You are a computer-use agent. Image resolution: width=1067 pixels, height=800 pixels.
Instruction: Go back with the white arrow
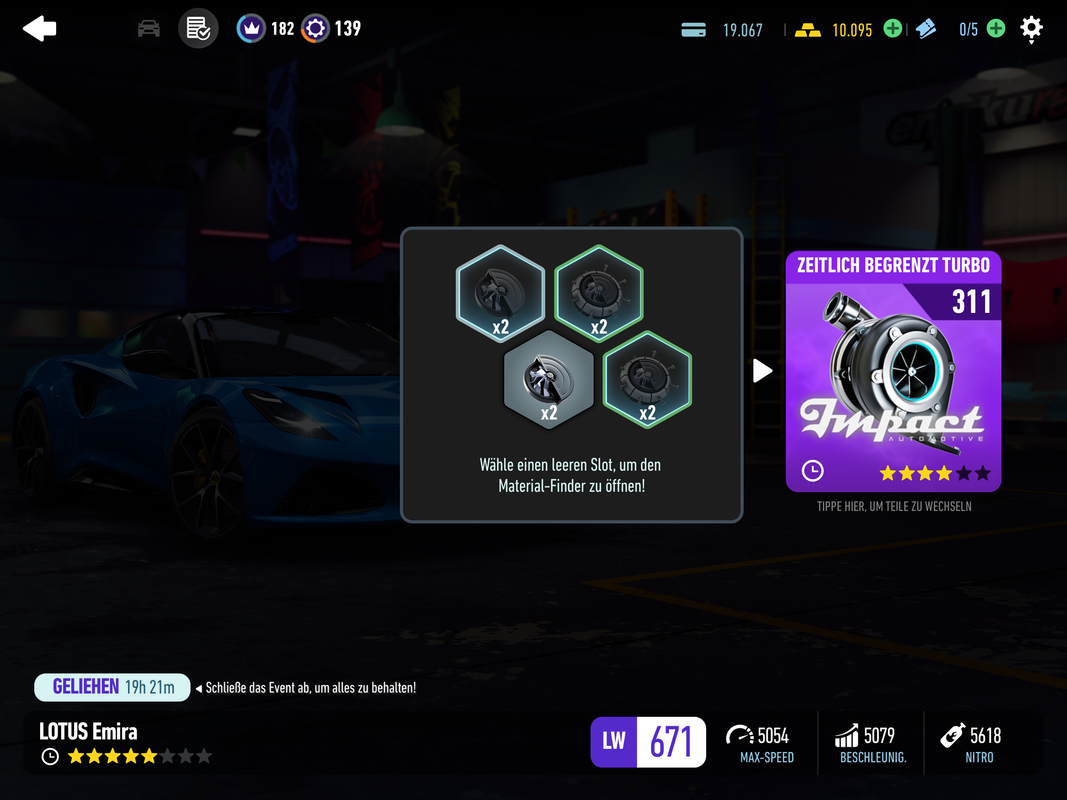pyautogui.click(x=40, y=29)
